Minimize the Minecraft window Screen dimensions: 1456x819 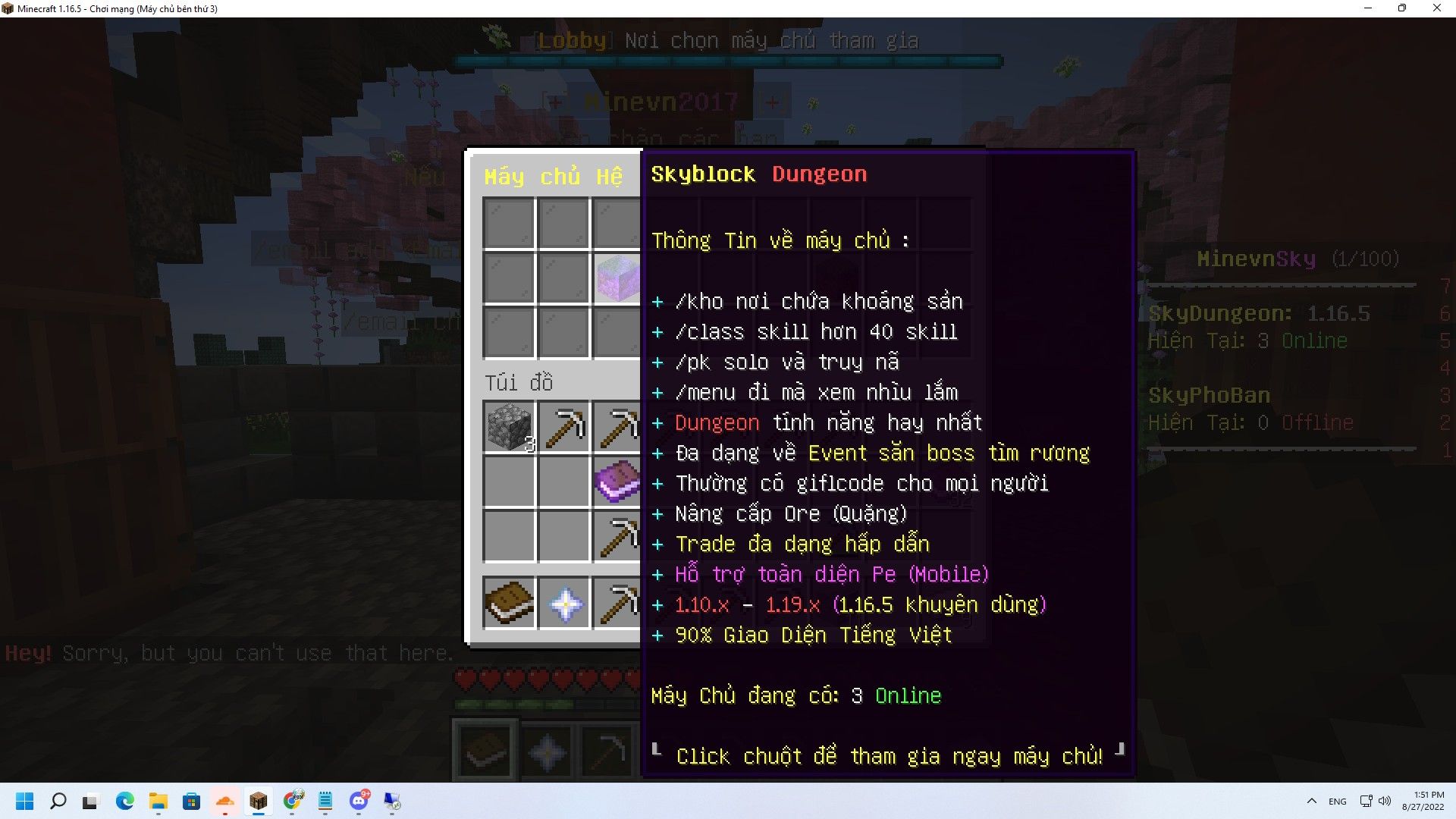[1368, 8]
